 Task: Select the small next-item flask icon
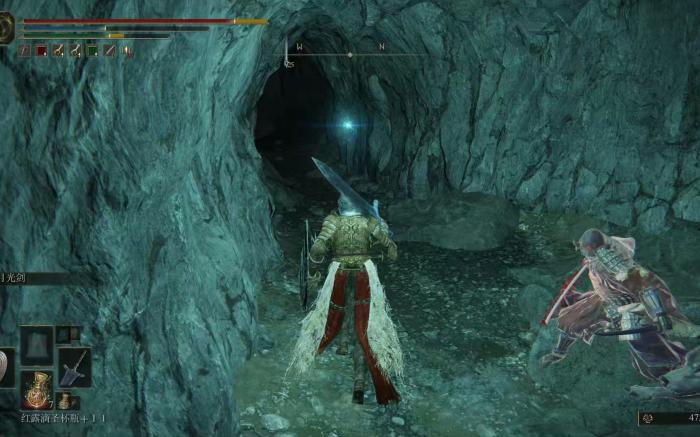64,401
